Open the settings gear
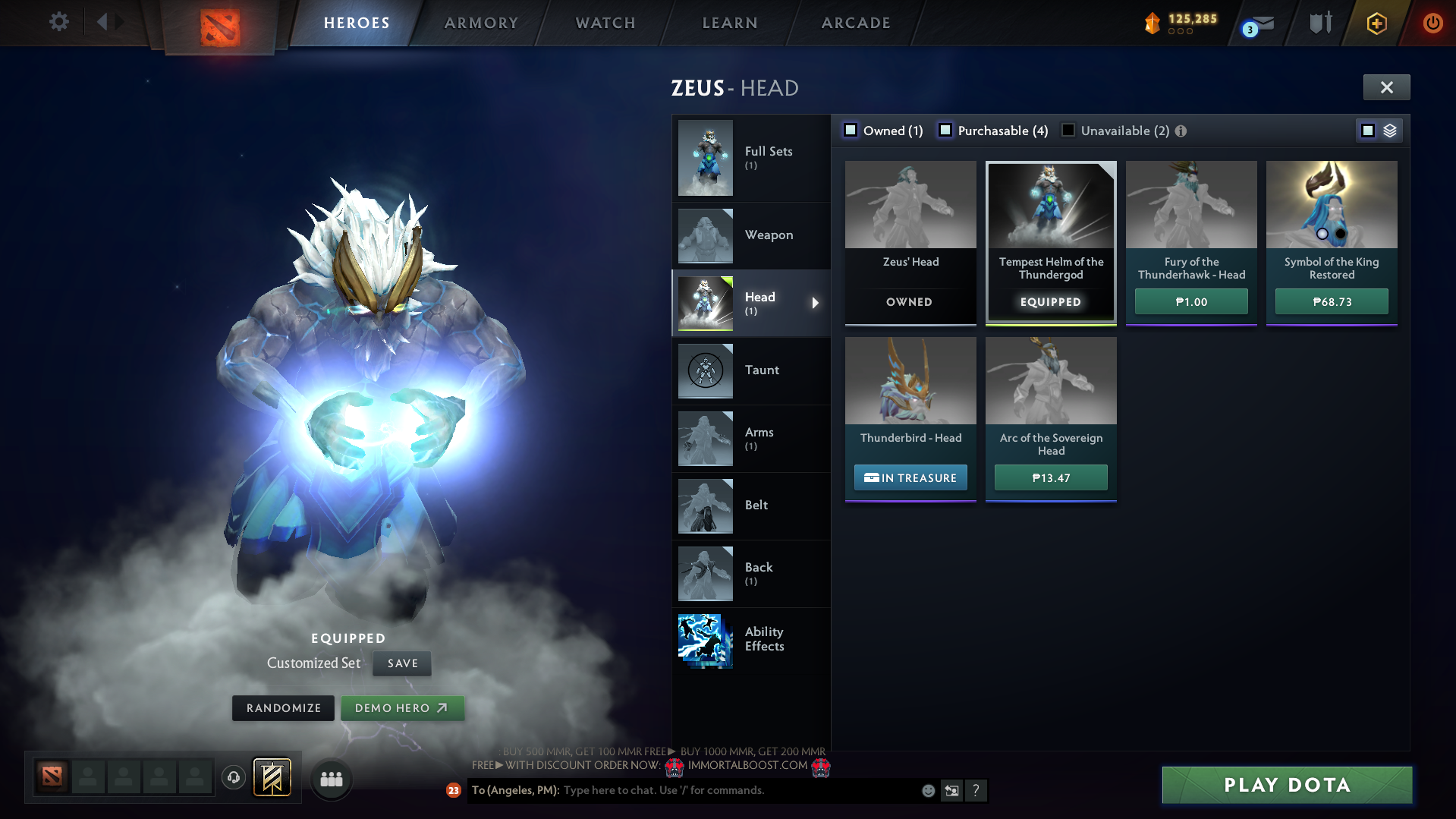Image resolution: width=1456 pixels, height=819 pixels. click(x=58, y=22)
